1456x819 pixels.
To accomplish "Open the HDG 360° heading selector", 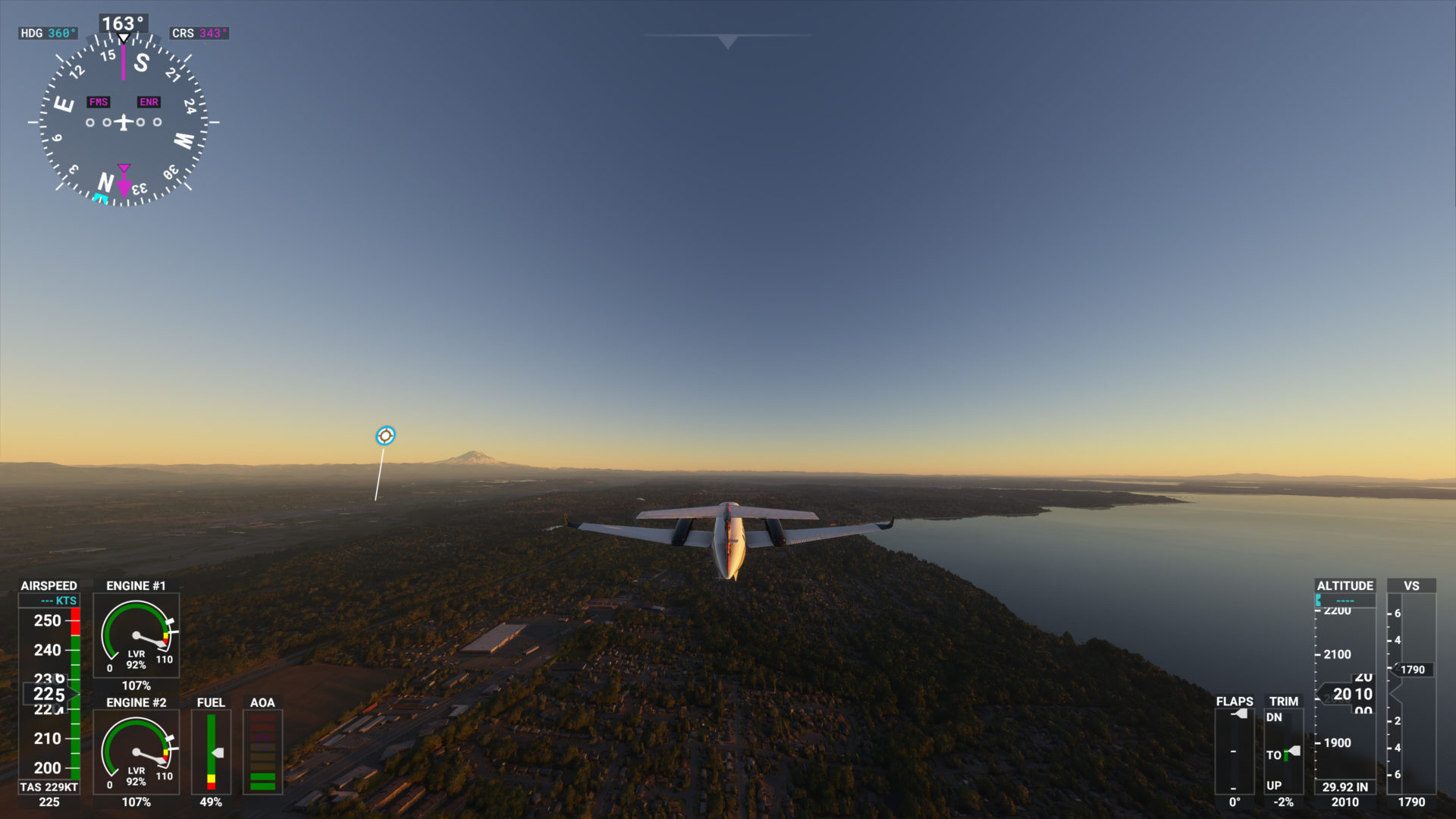I will coord(48,33).
